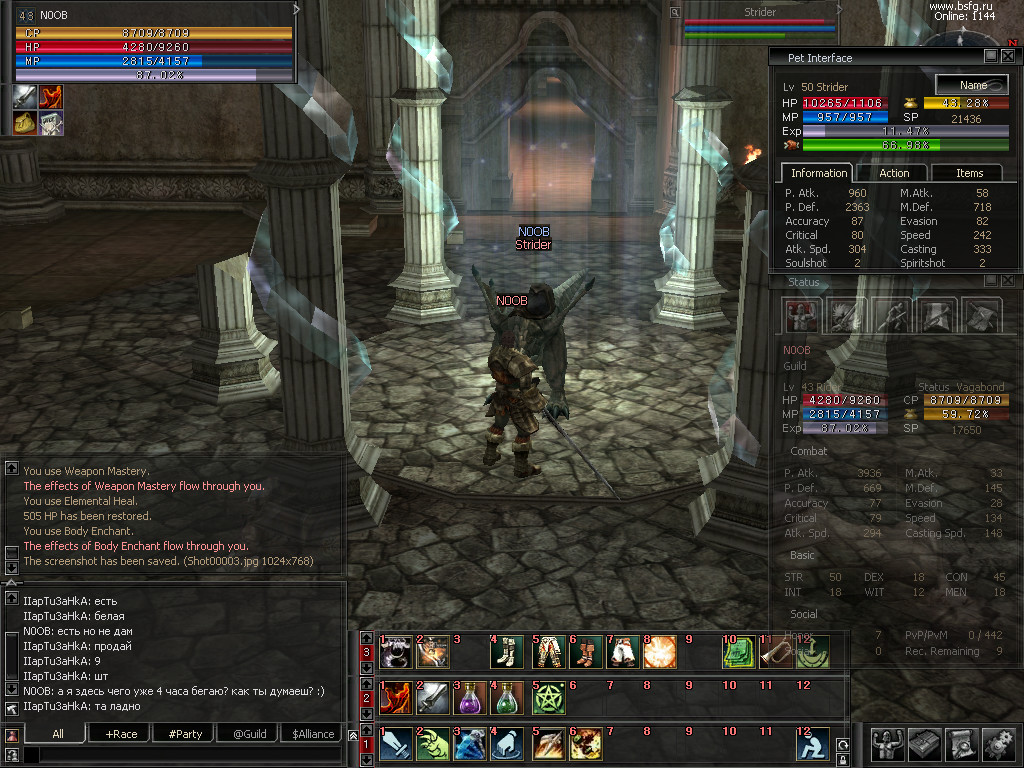Use the sit-down action in slot 12
The height and width of the screenshot is (768, 1024).
[x=812, y=745]
